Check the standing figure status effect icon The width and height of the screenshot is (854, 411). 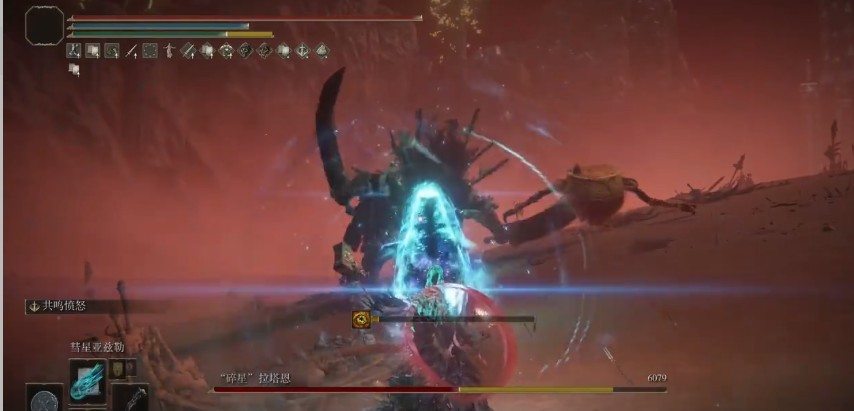[x=168, y=51]
